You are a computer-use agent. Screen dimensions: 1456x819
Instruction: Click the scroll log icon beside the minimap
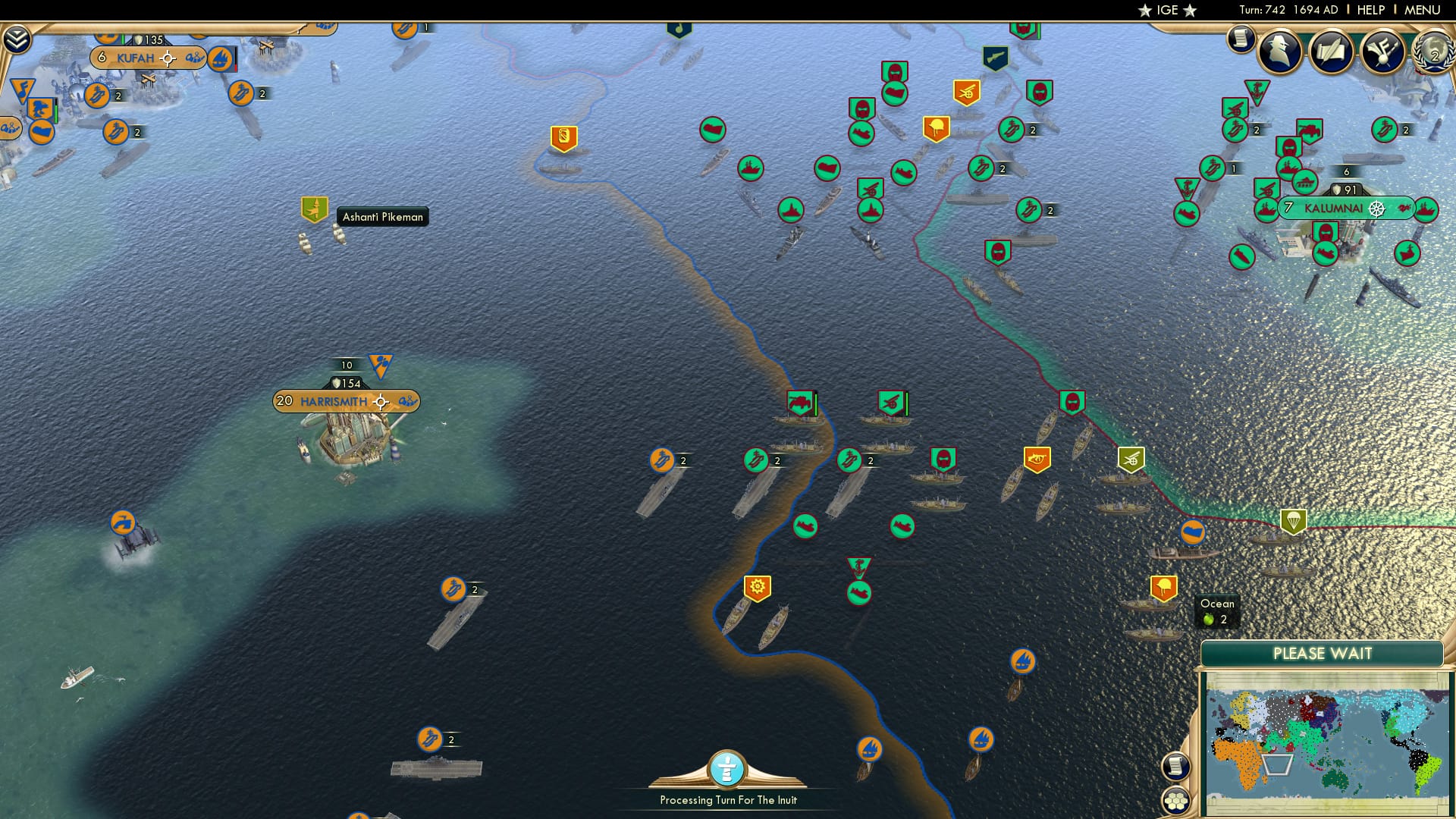pos(1176,766)
